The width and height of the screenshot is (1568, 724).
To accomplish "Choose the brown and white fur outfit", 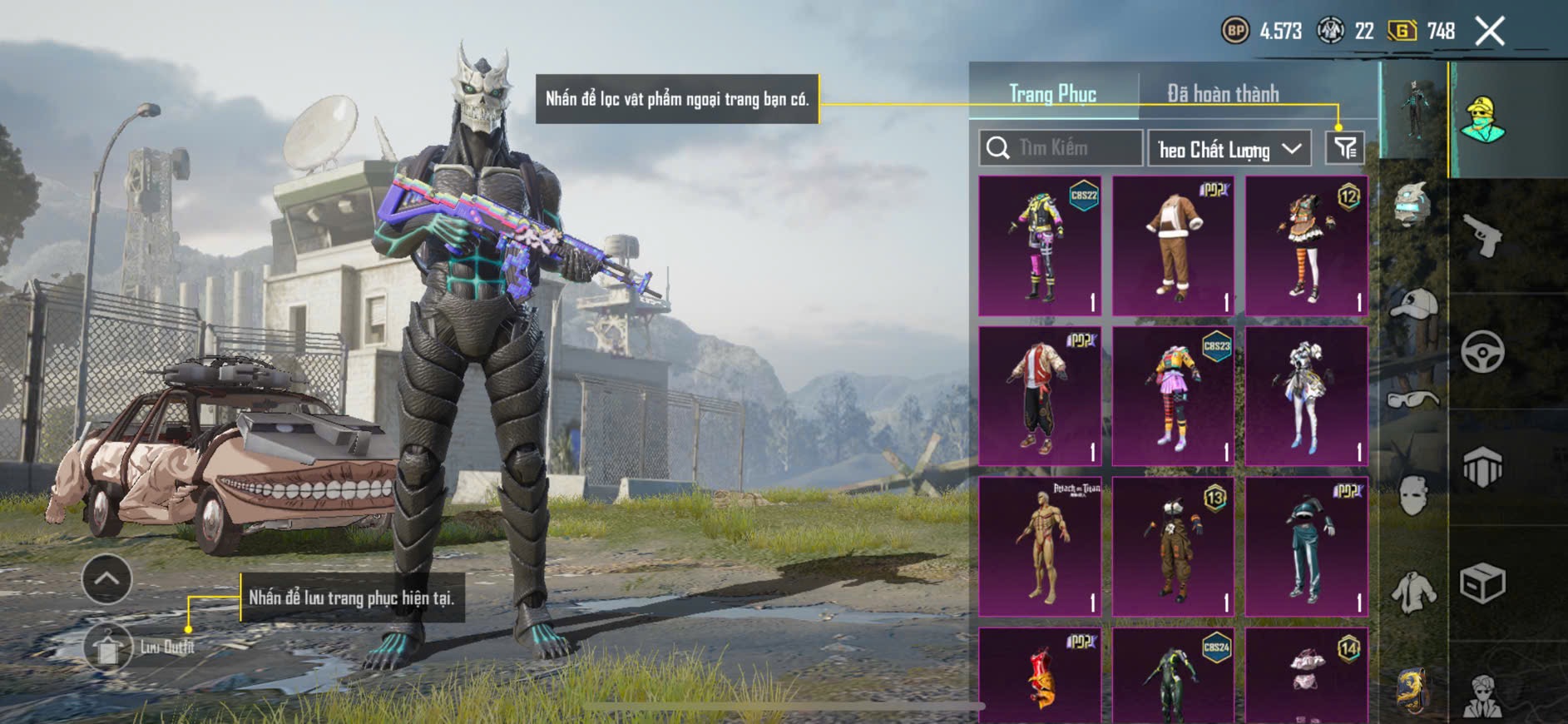I will point(1173,245).
